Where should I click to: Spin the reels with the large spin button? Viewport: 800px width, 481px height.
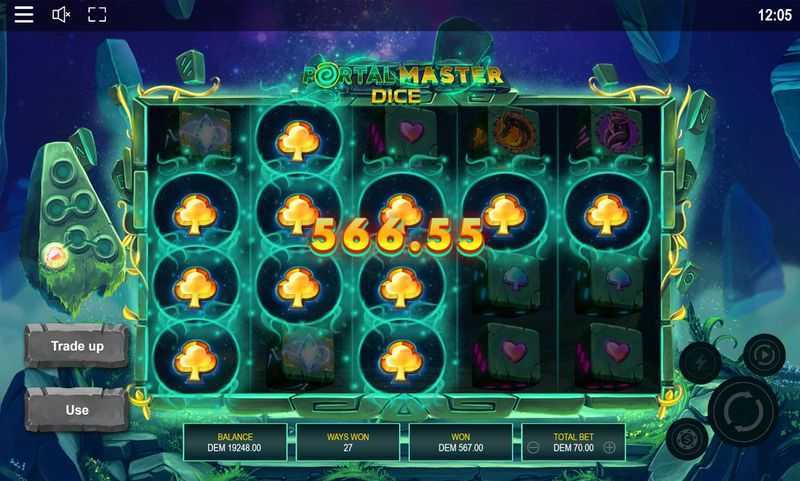[x=744, y=411]
